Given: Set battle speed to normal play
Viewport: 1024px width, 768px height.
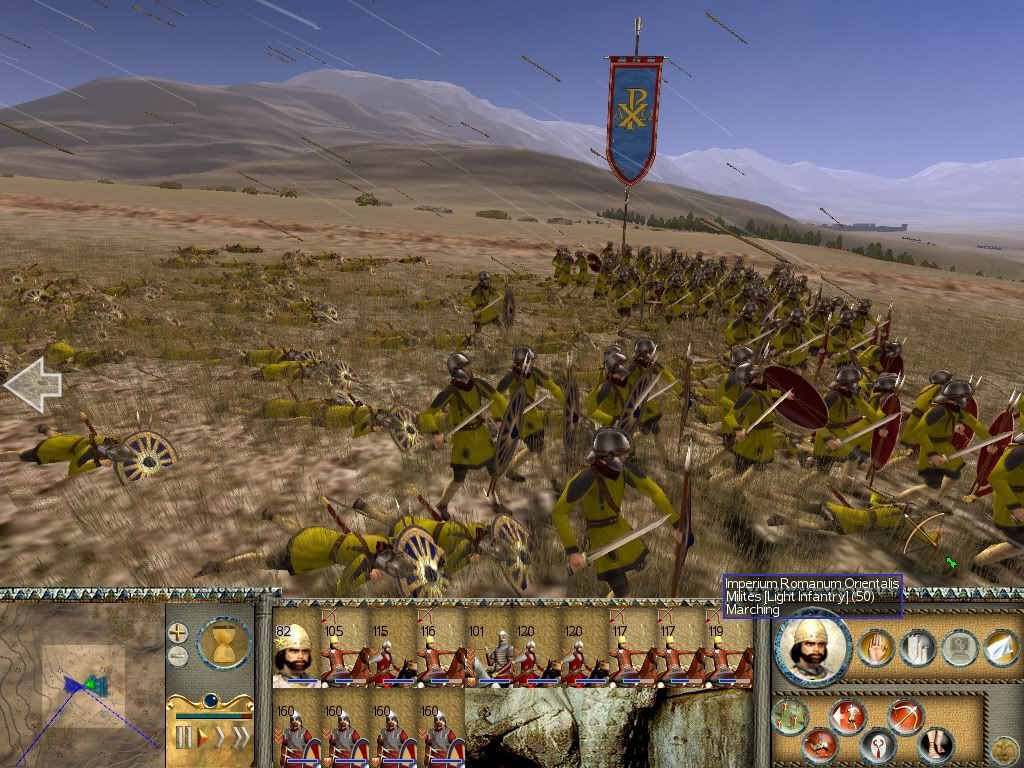Looking at the screenshot, I should pos(203,738).
